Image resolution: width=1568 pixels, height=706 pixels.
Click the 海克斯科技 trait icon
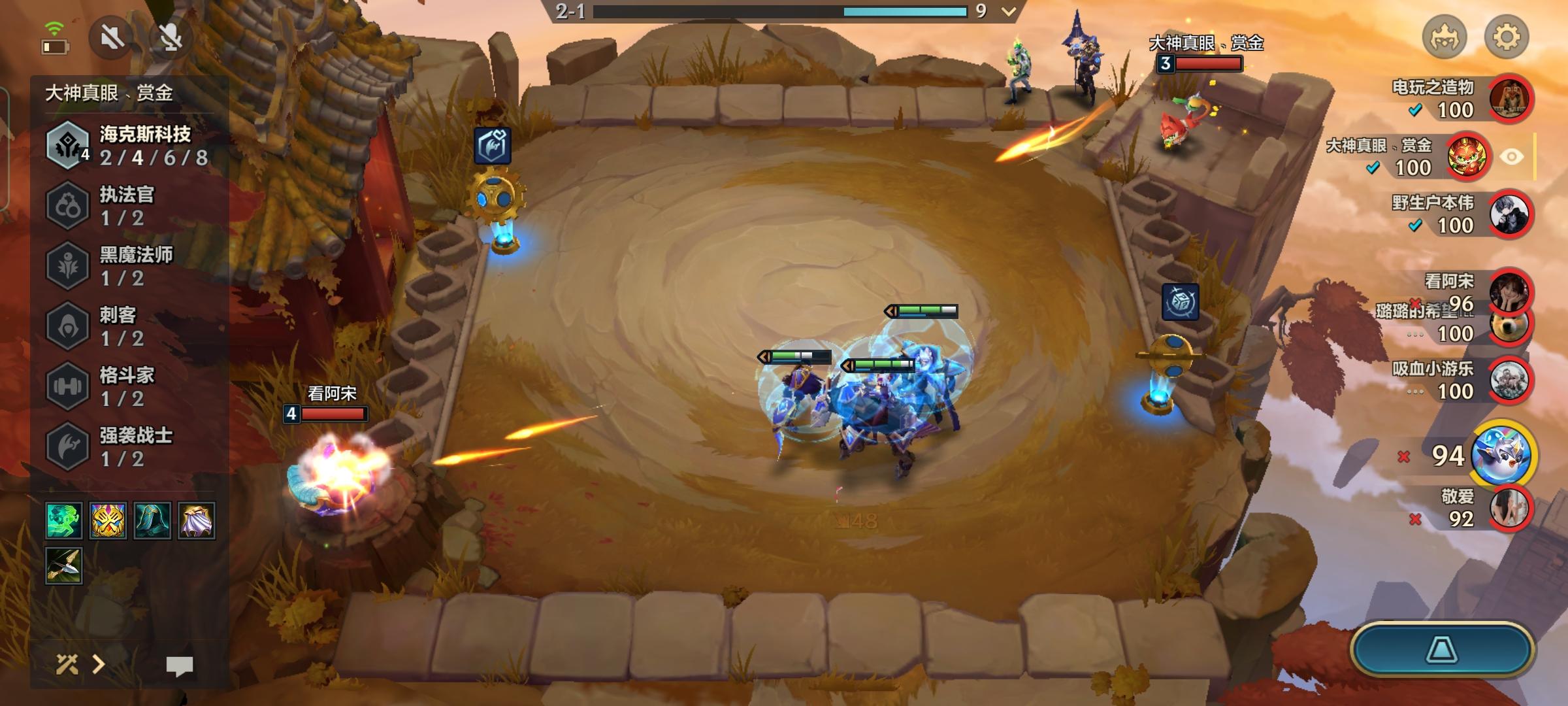[68, 145]
